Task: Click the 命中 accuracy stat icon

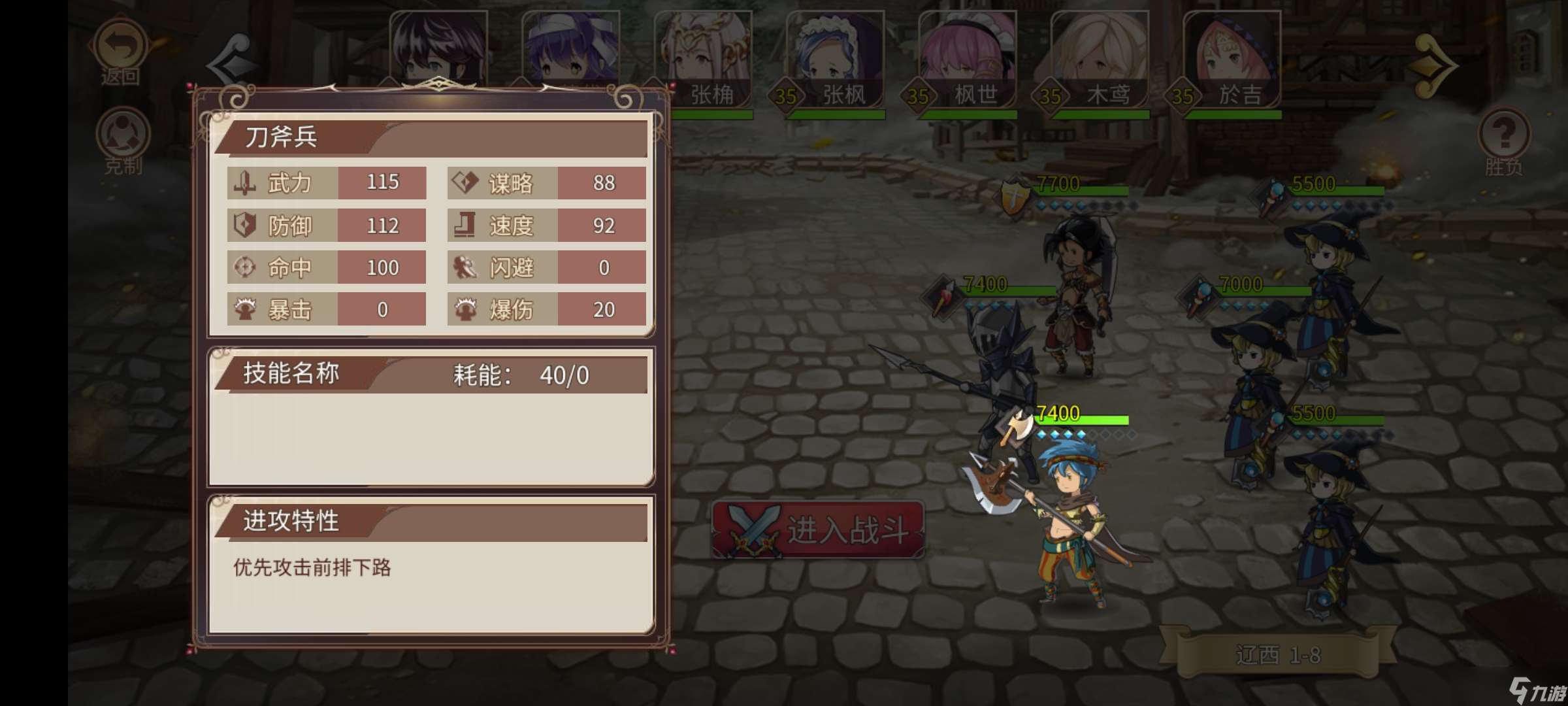Action: pos(244,267)
